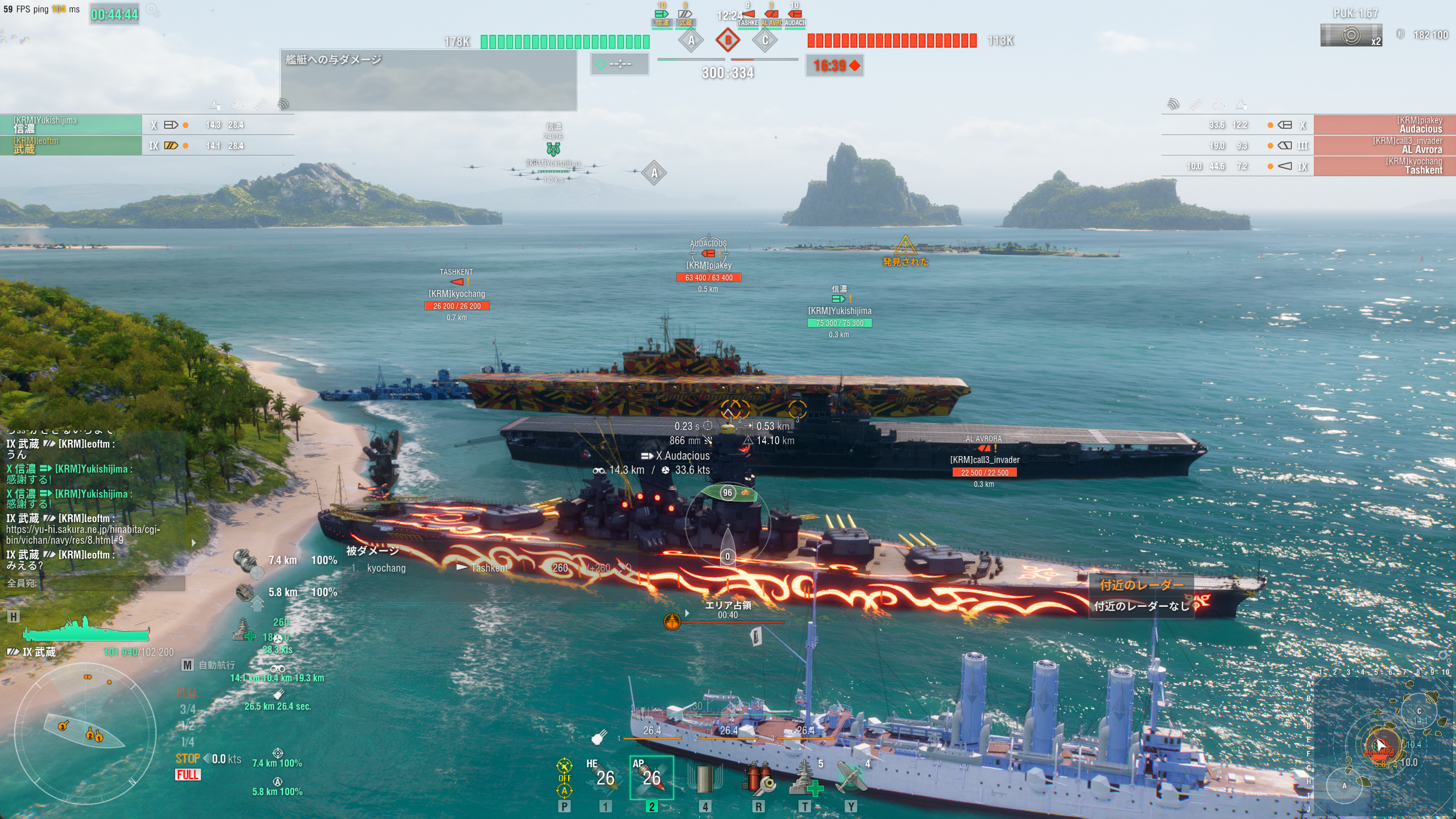This screenshot has height=819, width=1456.
Task: Open minimap settings gear
Action: pyautogui.click(x=1443, y=655)
